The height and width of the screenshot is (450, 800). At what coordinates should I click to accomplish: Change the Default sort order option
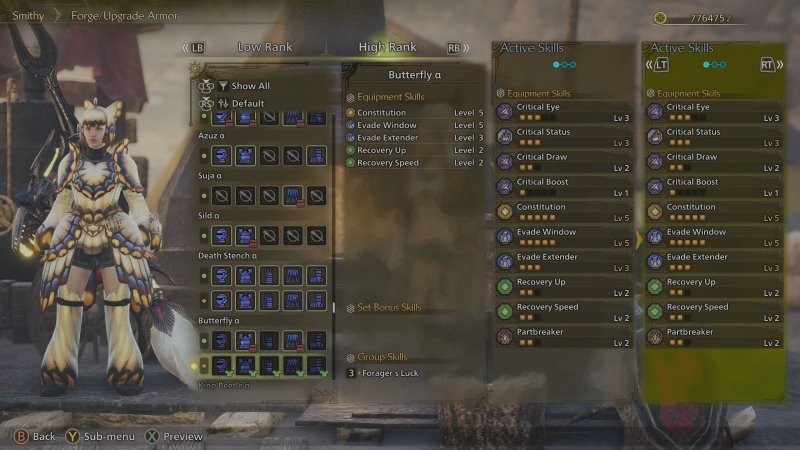247,103
